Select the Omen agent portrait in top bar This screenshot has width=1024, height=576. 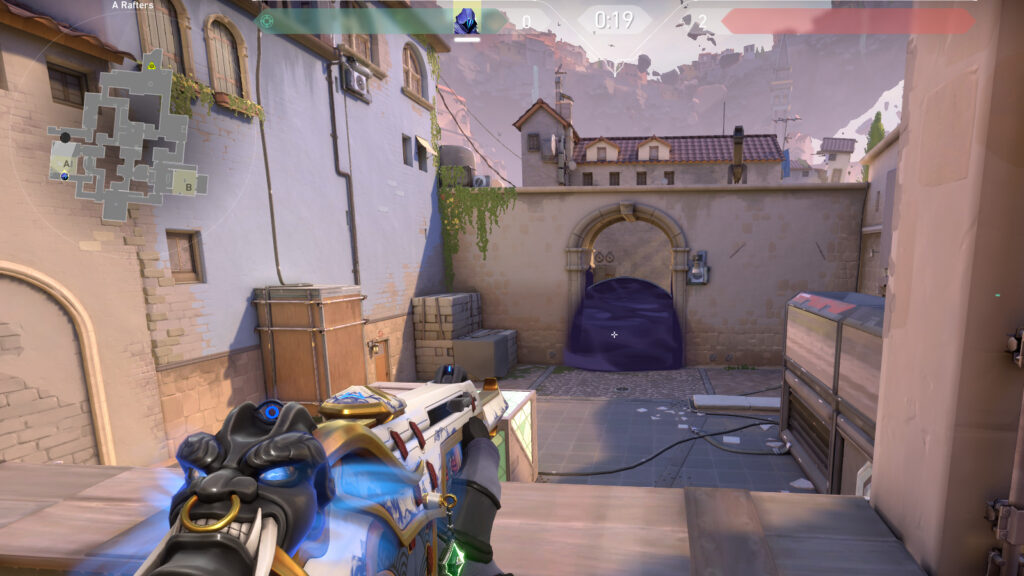click(x=467, y=20)
